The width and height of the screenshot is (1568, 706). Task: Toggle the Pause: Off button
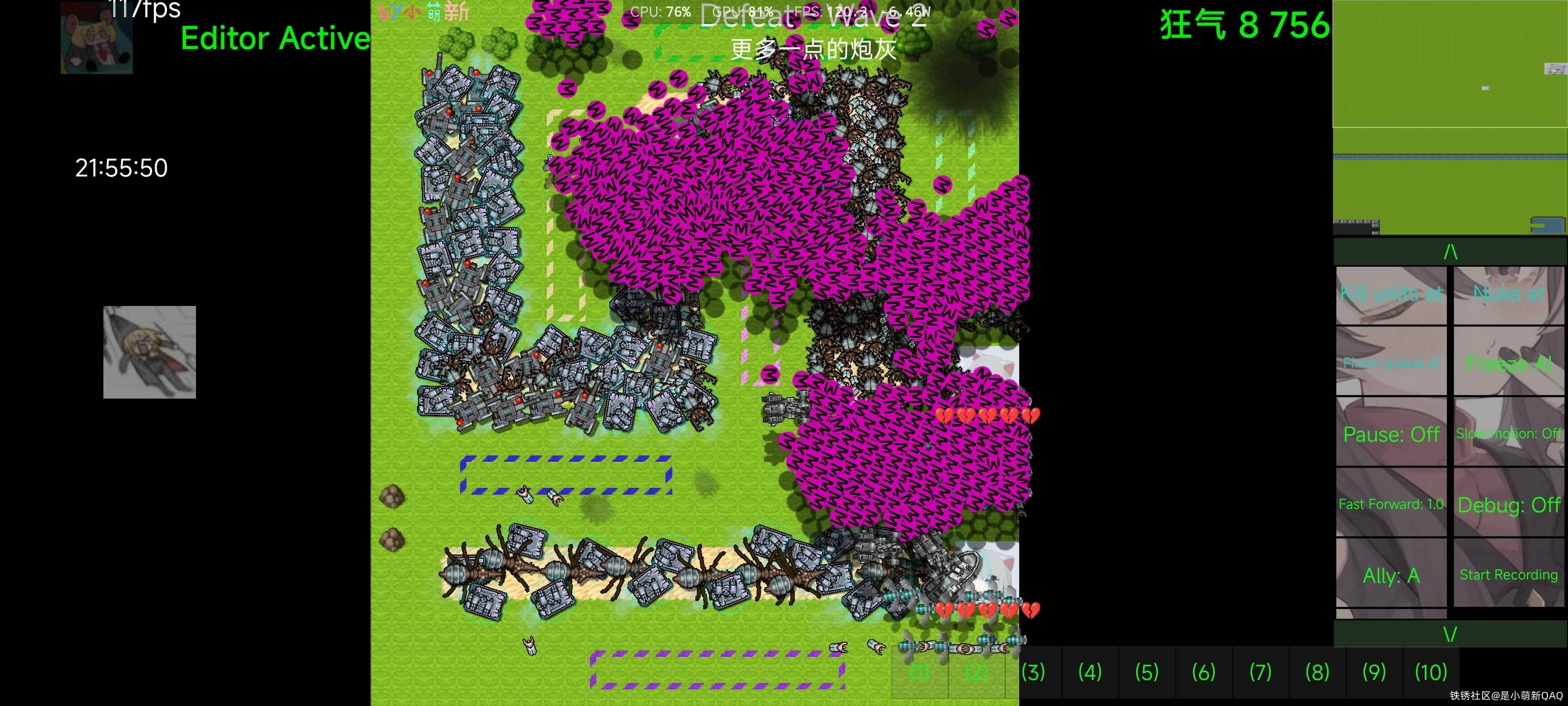click(x=1391, y=434)
